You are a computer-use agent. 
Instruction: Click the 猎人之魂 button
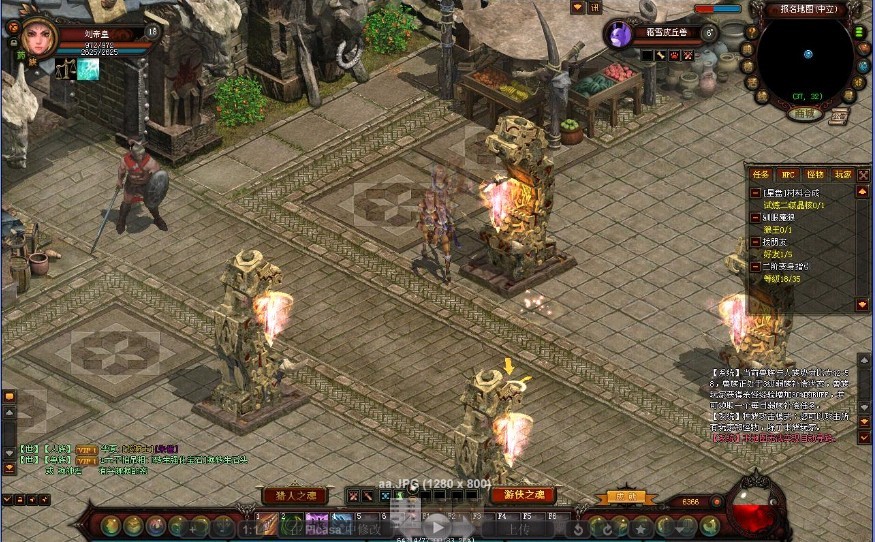point(294,495)
